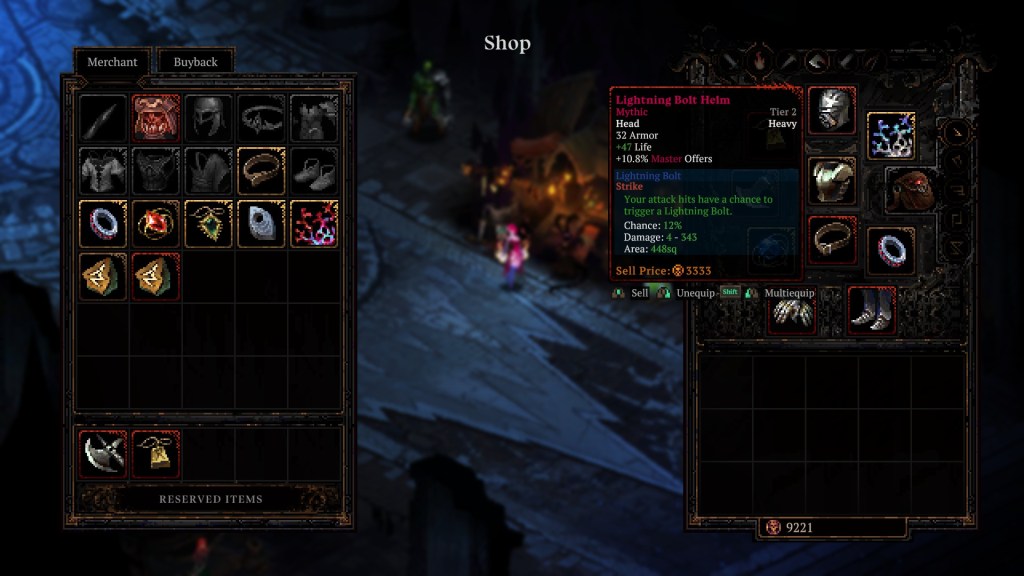This screenshot has height=576, width=1024.
Task: Select the equipped blue gemmed ring
Action: (890, 250)
